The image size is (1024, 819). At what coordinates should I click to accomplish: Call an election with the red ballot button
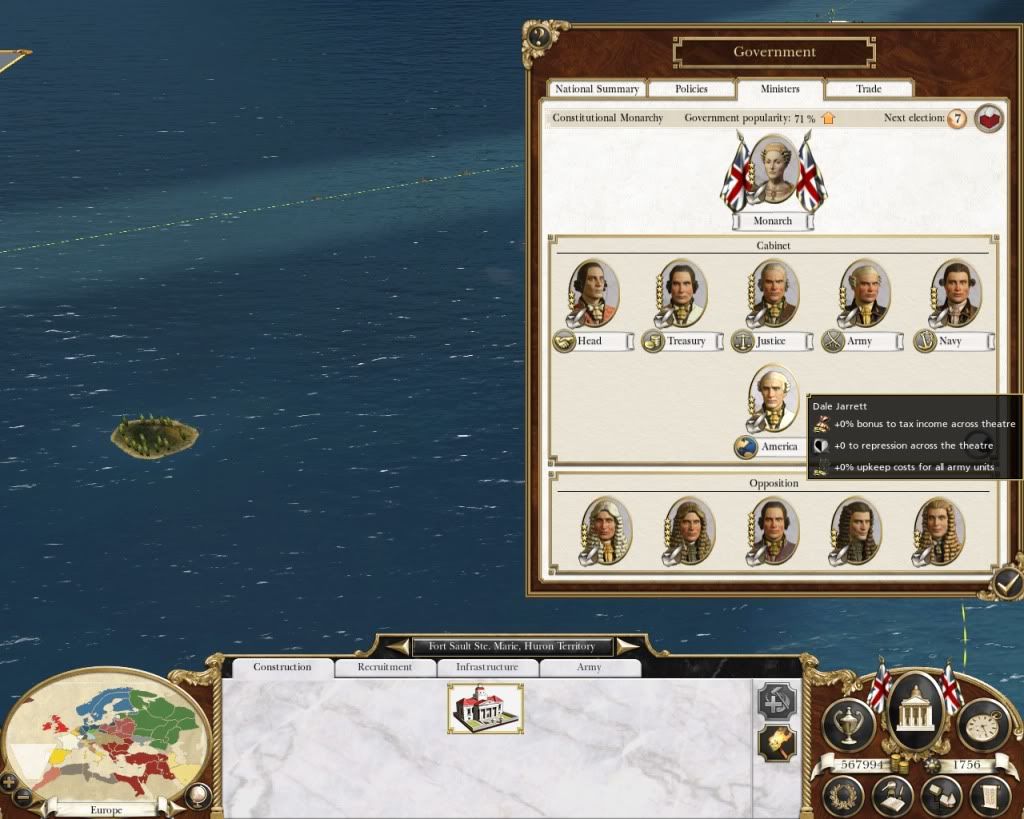[989, 119]
